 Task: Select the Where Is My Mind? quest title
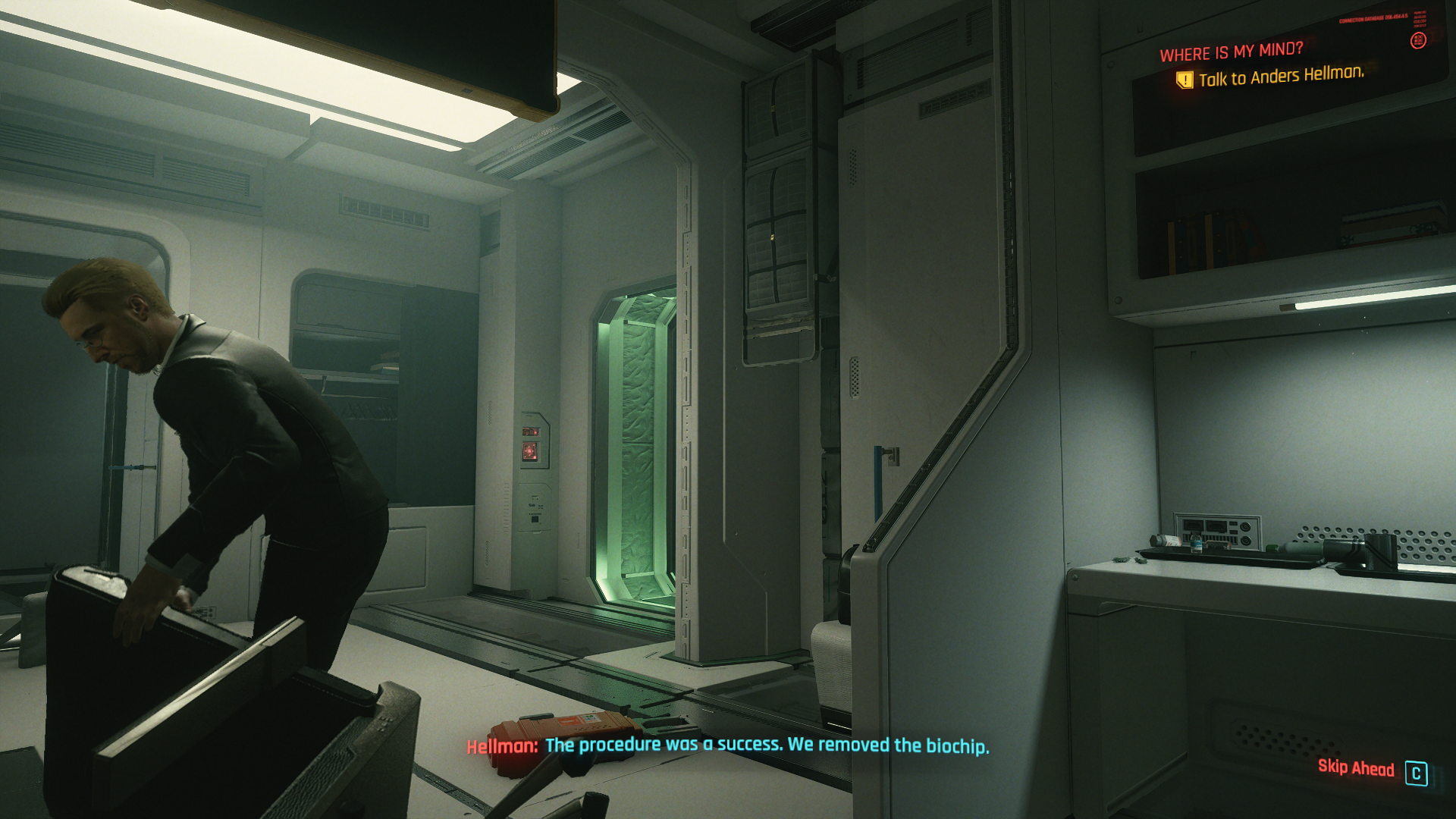click(1231, 52)
